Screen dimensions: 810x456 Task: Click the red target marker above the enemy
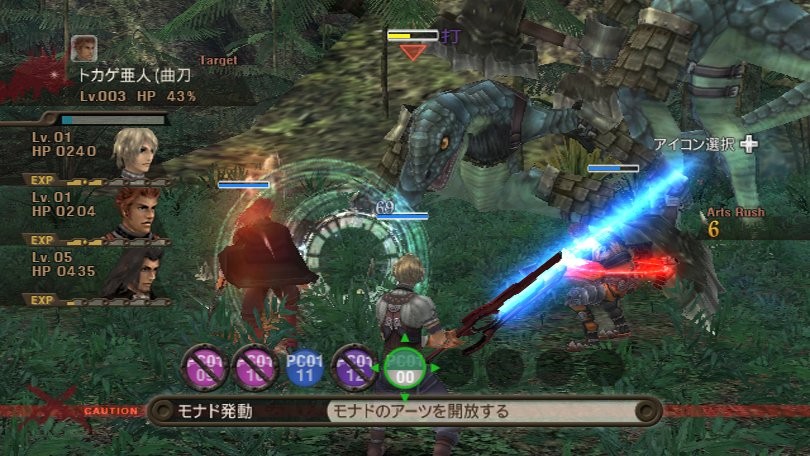point(412,52)
